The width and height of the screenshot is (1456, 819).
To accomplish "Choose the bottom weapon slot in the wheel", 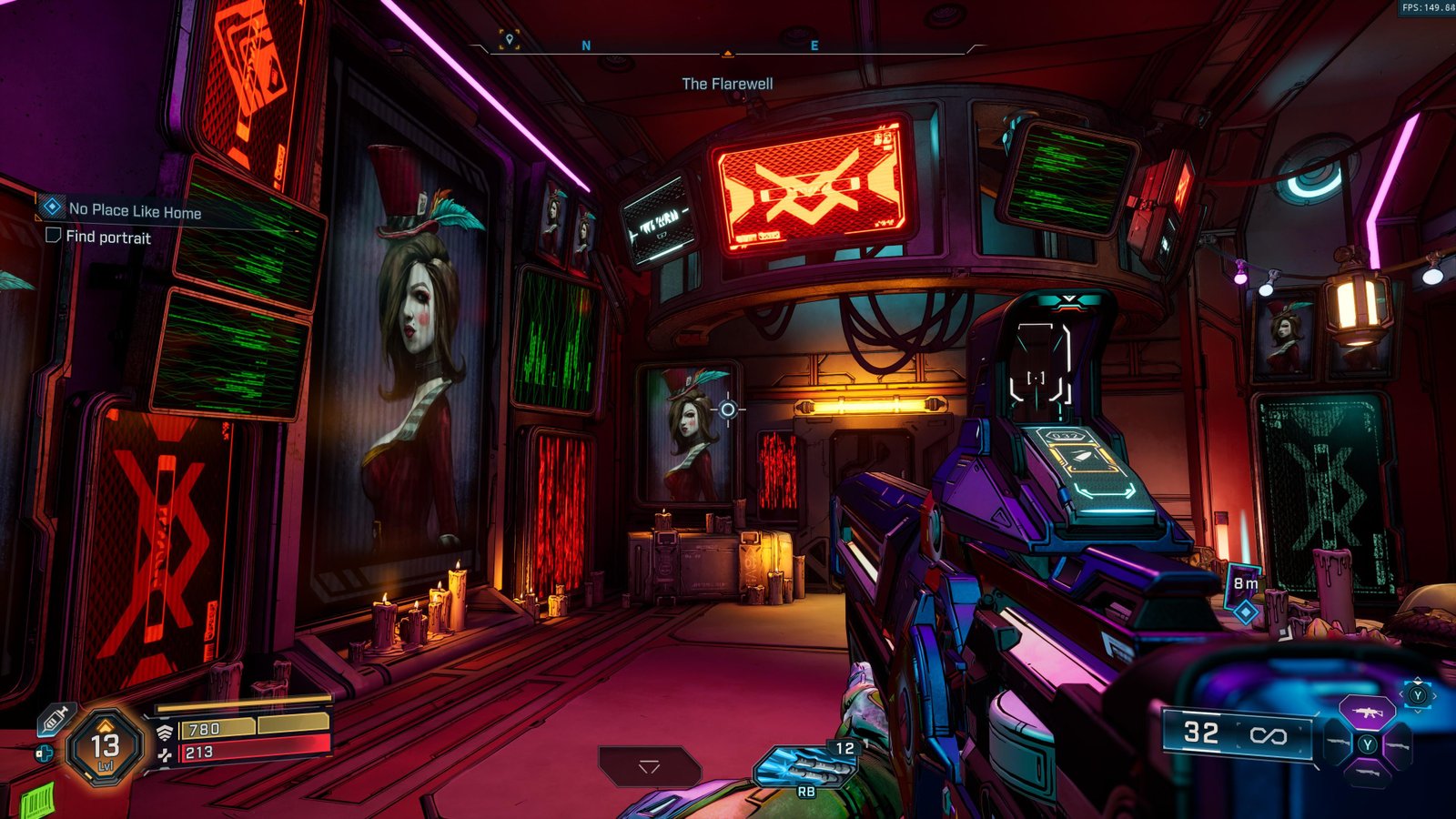I will (x=1368, y=773).
